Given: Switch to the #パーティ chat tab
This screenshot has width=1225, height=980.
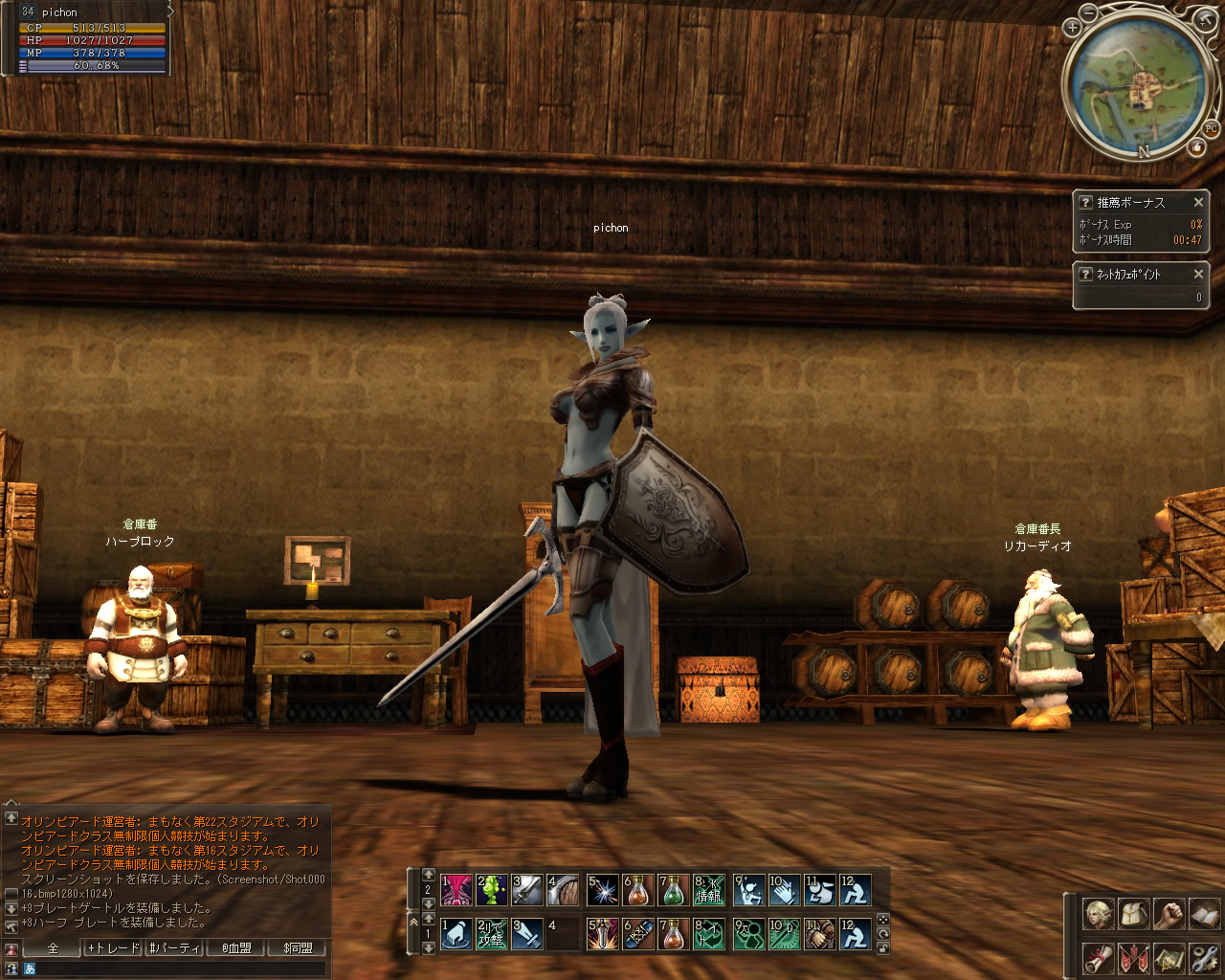Looking at the screenshot, I should tap(174, 947).
